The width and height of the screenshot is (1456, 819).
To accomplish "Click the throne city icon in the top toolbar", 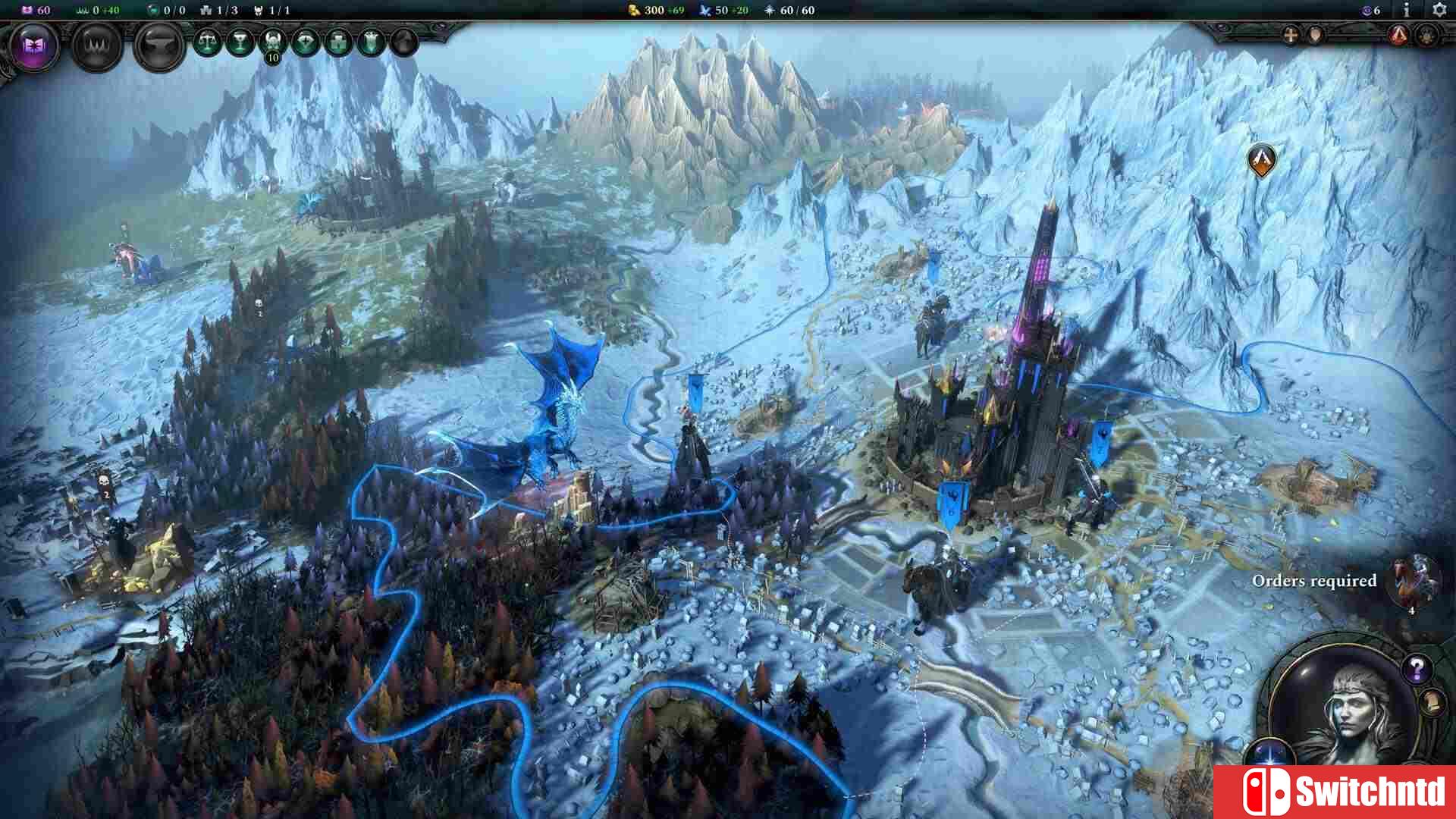I will (x=369, y=41).
